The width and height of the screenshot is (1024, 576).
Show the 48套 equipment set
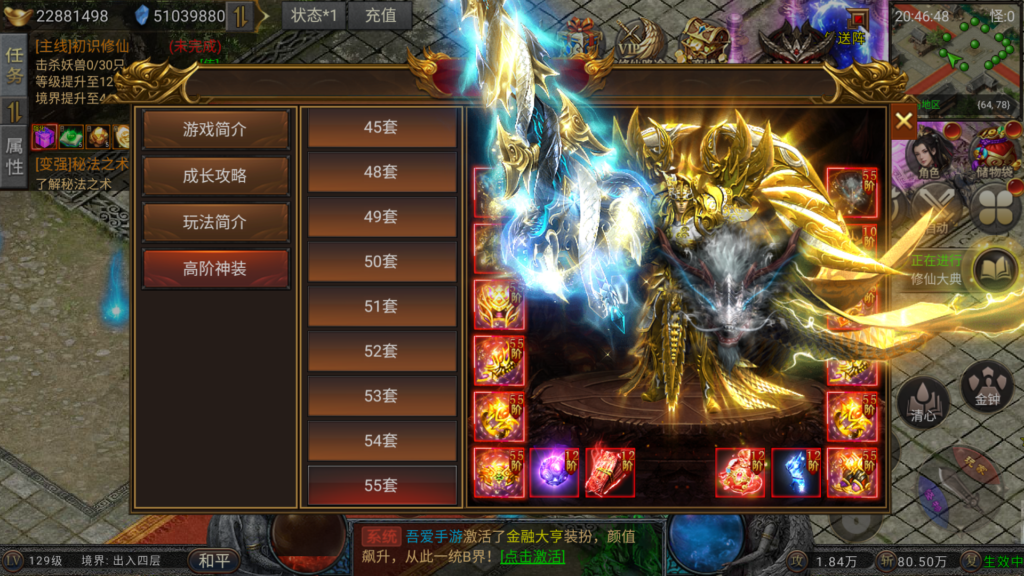point(381,172)
